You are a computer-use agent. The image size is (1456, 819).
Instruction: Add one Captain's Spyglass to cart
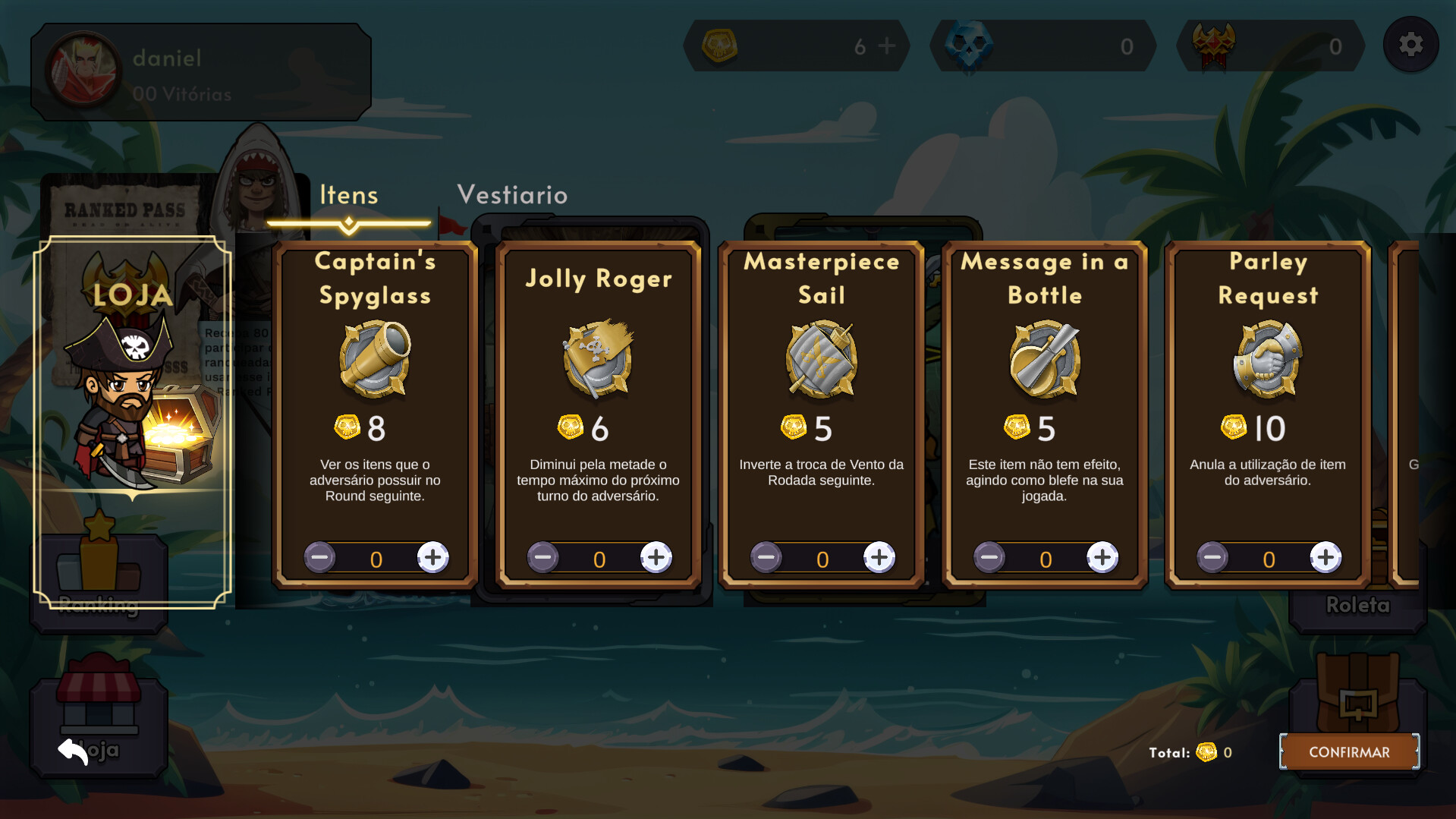(x=432, y=558)
